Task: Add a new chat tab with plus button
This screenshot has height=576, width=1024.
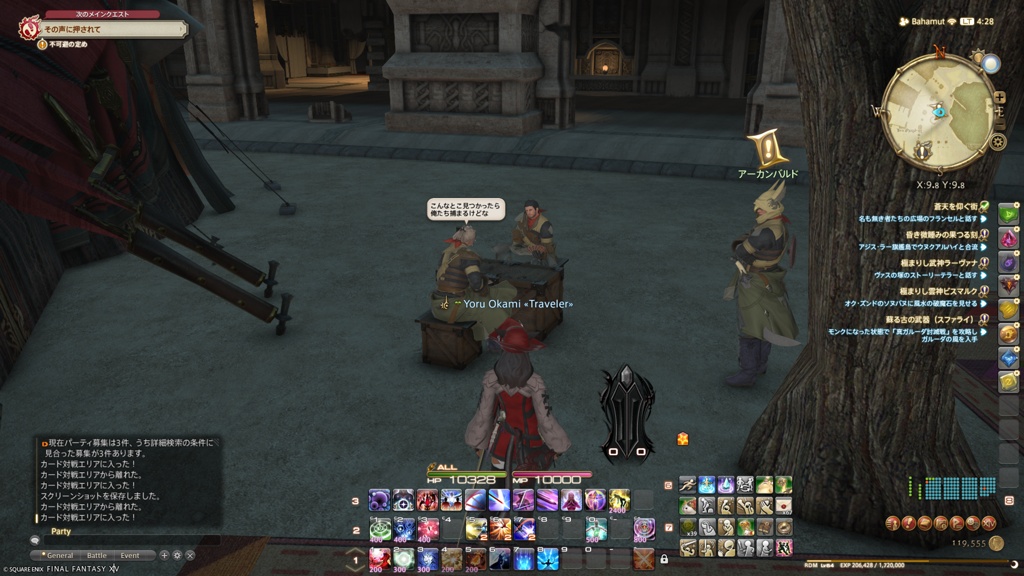Action: point(164,555)
